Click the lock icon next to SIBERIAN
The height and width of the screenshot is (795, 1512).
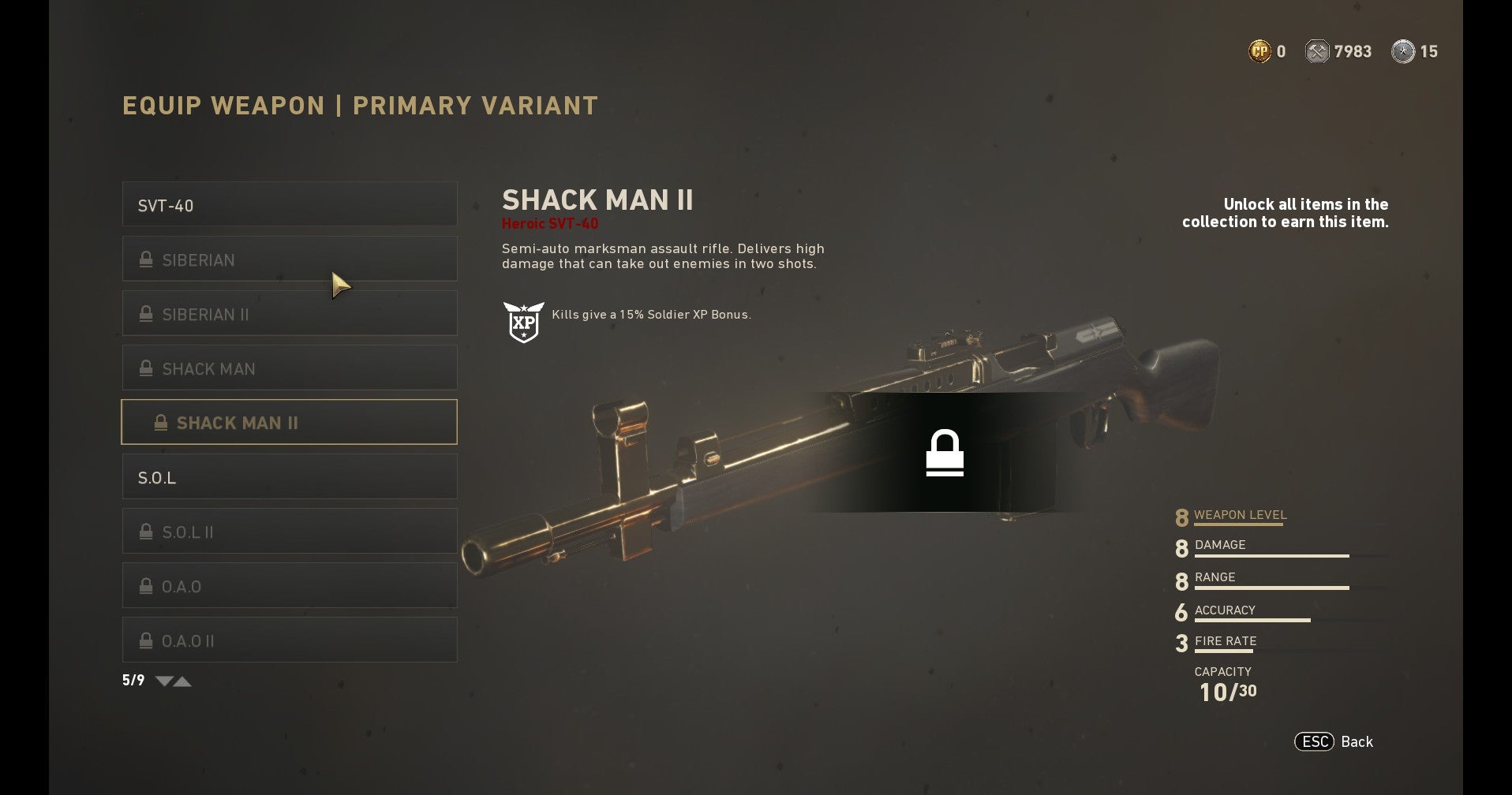tap(145, 259)
